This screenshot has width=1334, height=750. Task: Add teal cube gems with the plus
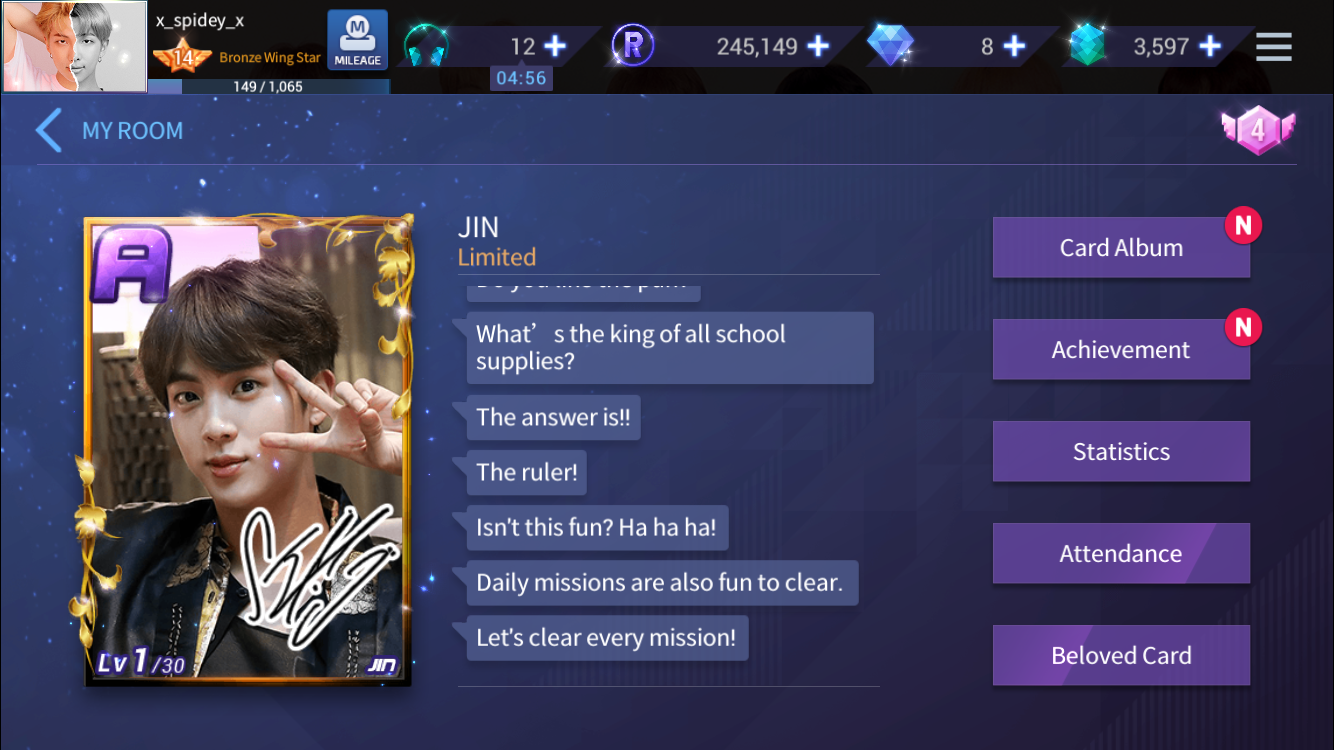point(1210,47)
